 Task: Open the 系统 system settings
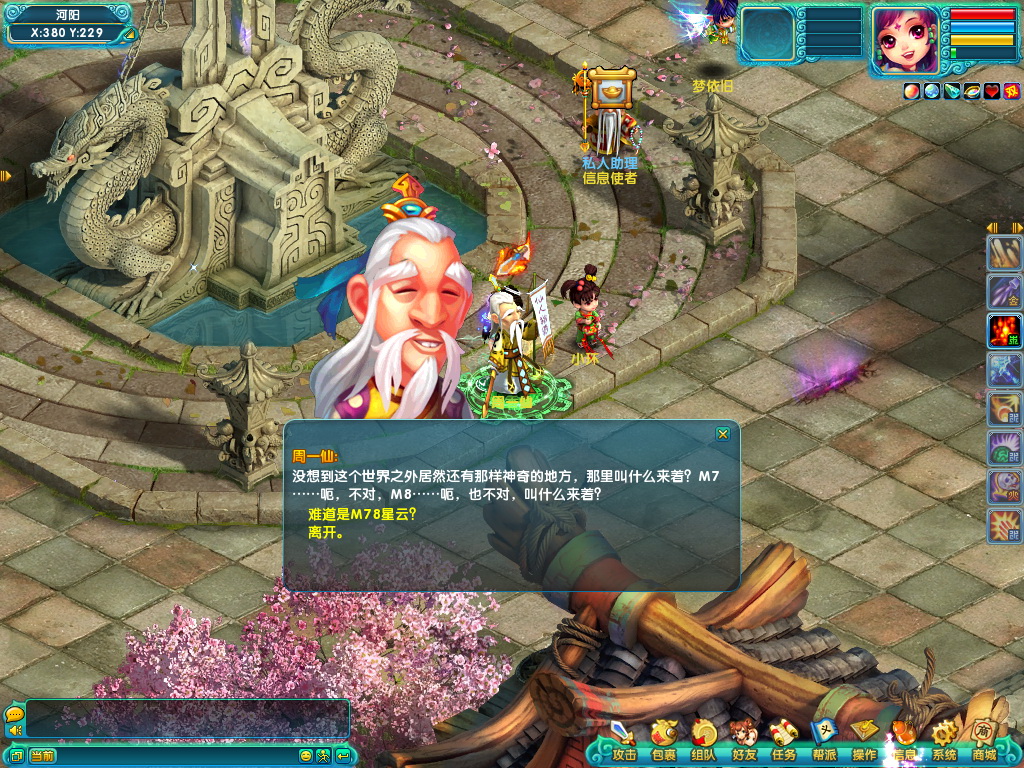(x=944, y=743)
